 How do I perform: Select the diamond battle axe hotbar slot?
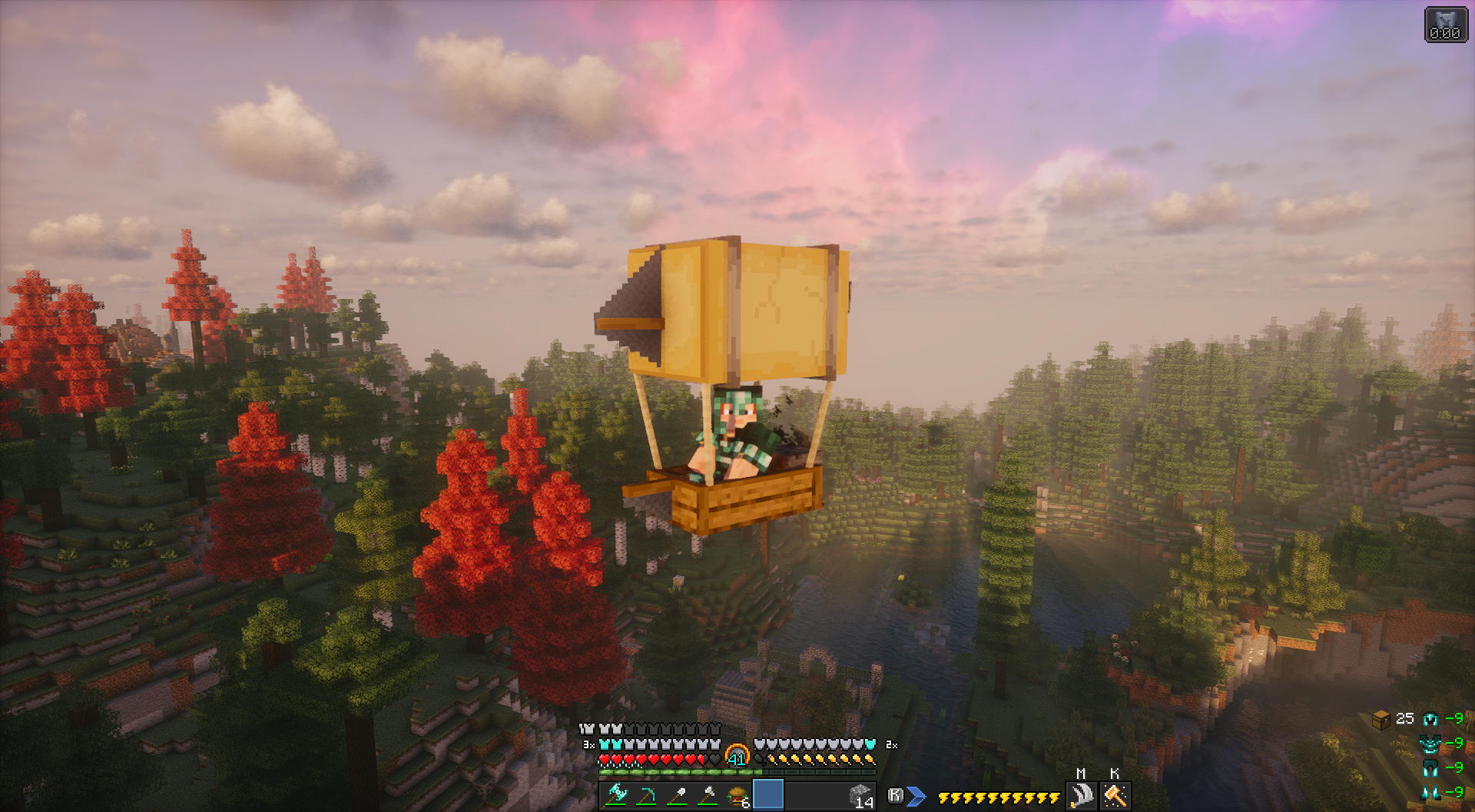coord(616,795)
